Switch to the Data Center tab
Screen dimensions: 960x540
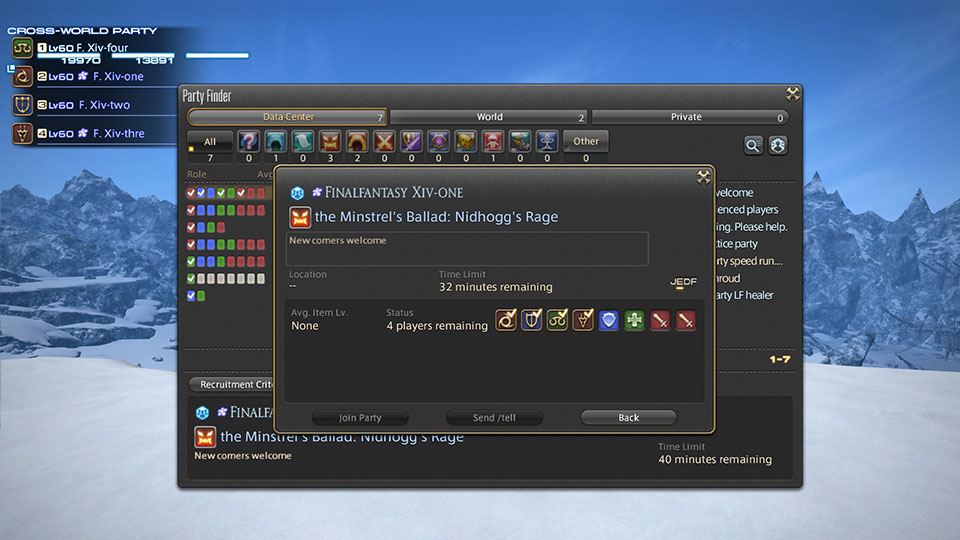287,117
